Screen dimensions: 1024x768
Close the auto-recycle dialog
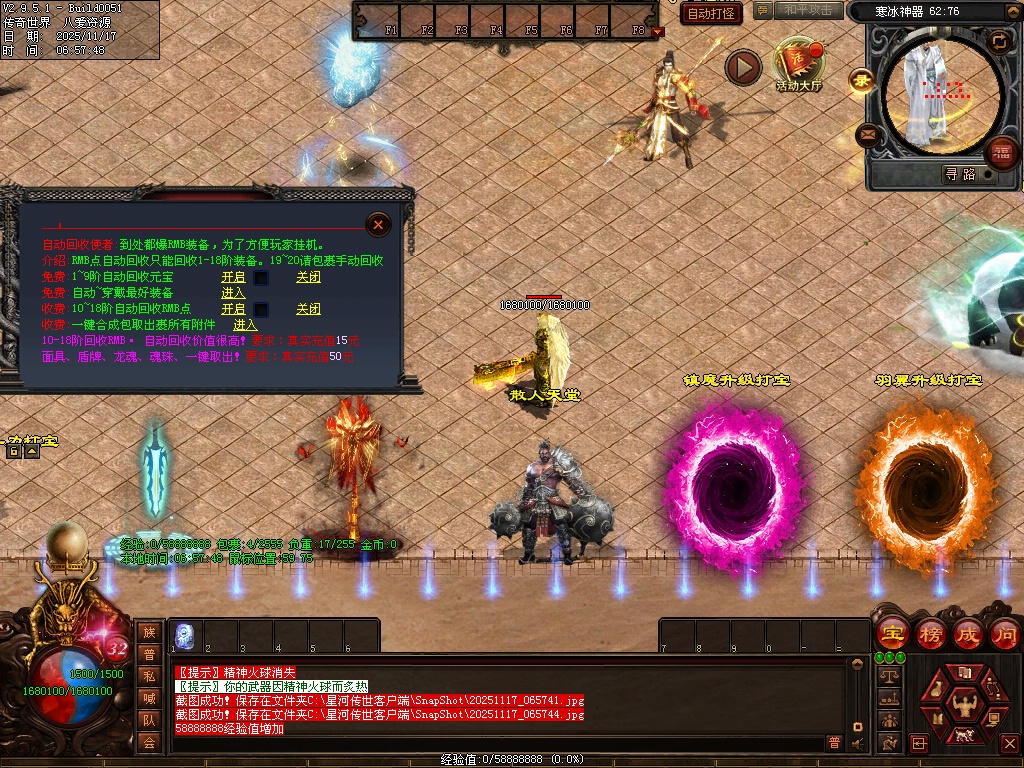pos(378,225)
